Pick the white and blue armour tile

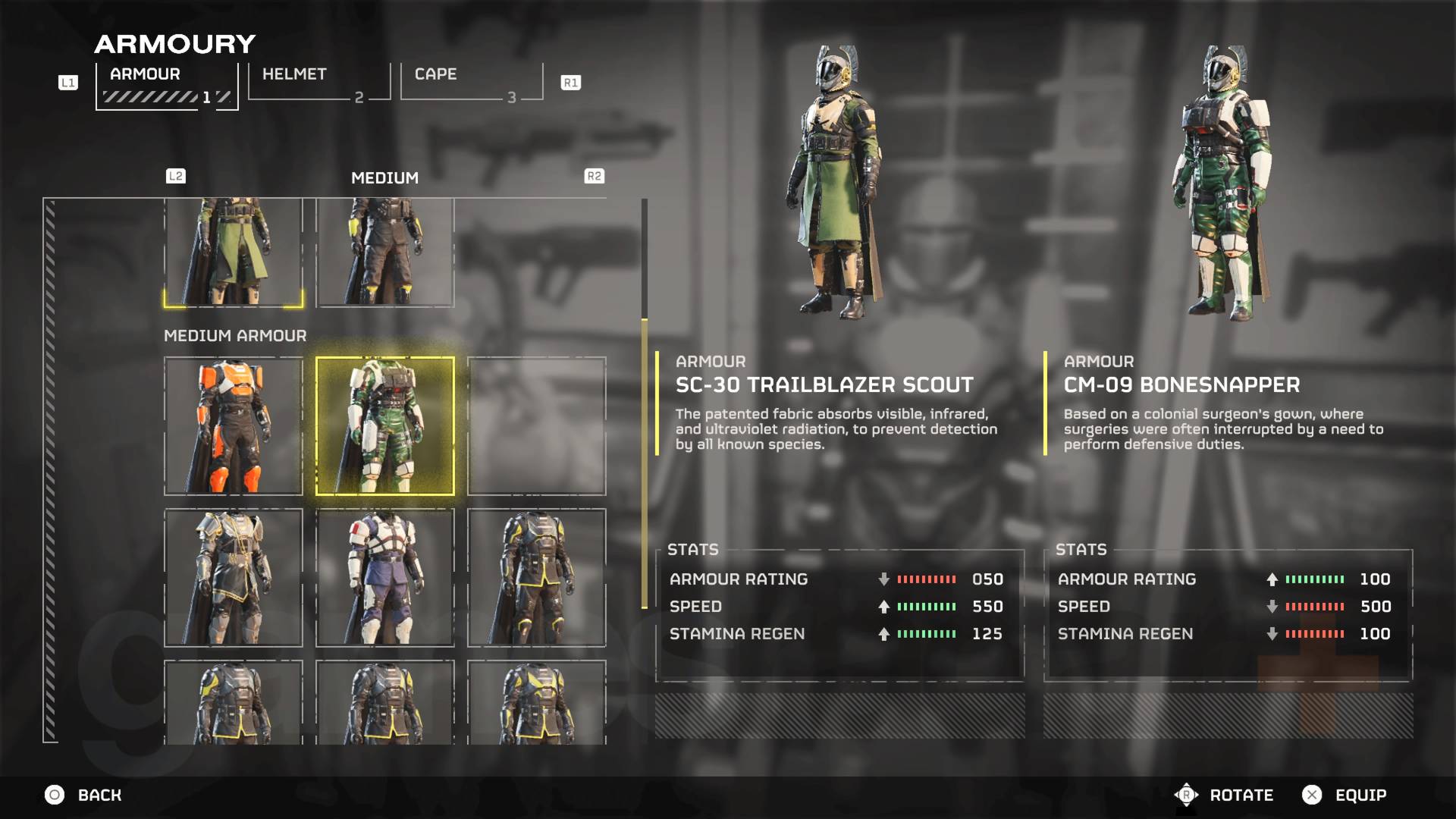(385, 578)
